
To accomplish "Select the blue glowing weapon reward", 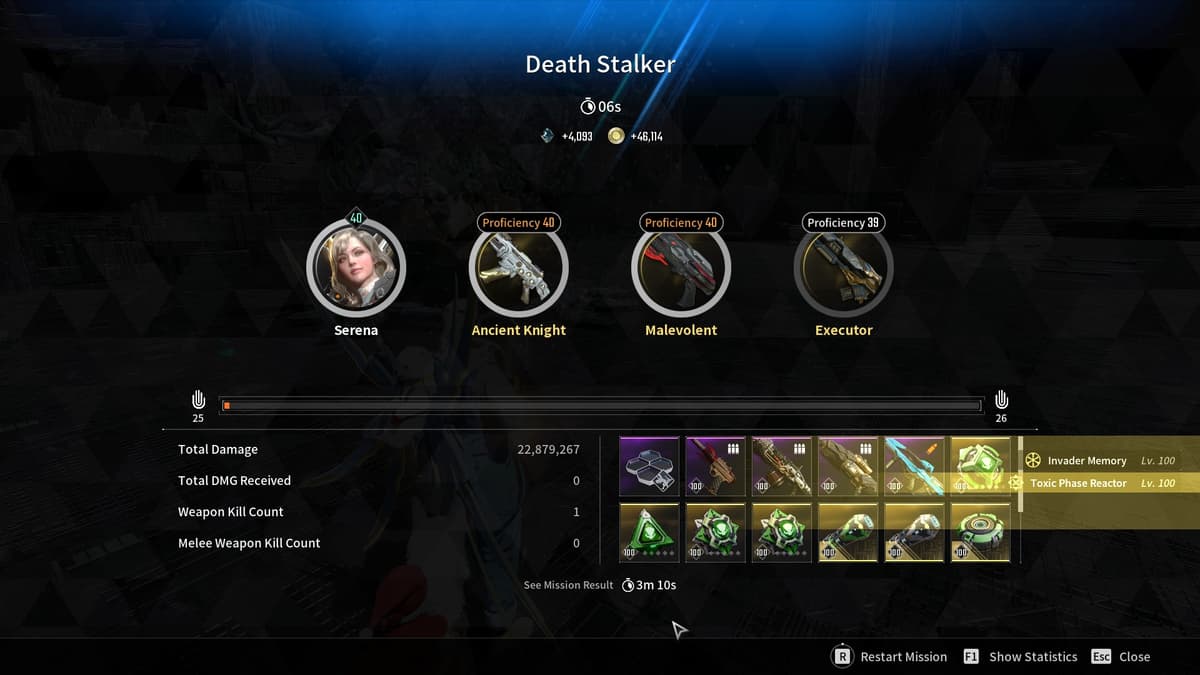I will point(914,466).
